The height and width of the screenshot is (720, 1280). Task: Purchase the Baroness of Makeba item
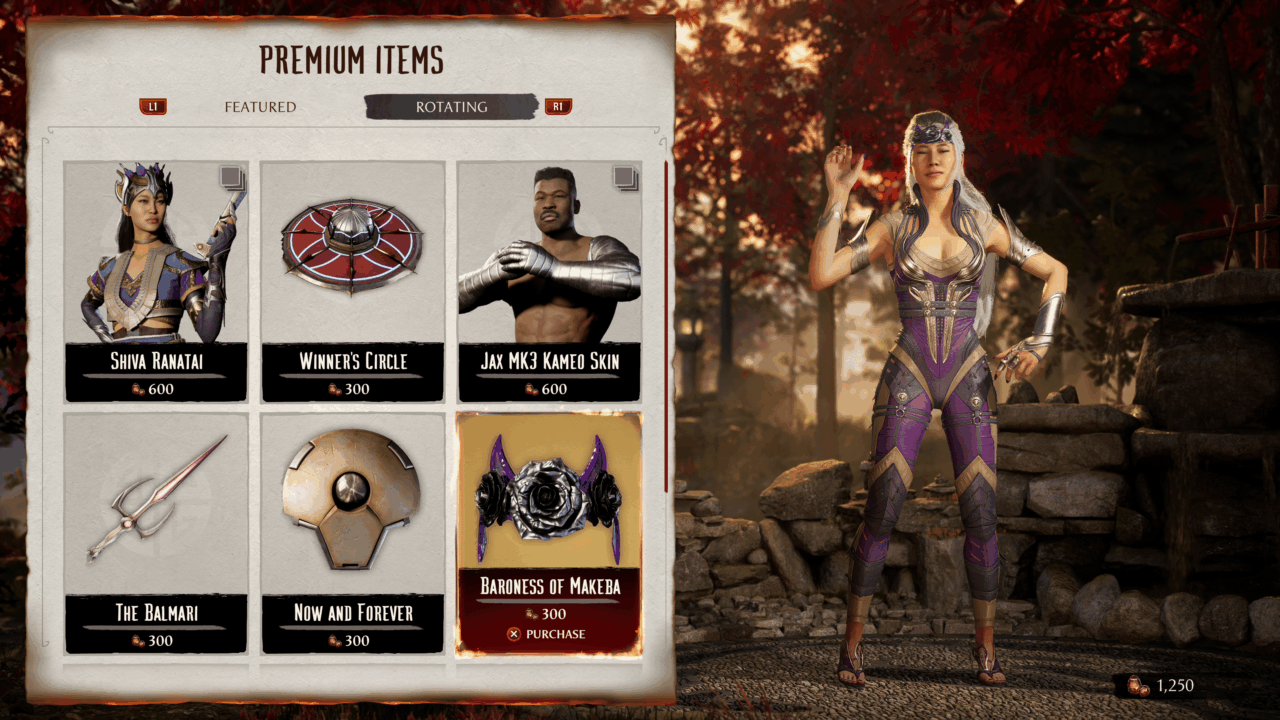point(548,634)
